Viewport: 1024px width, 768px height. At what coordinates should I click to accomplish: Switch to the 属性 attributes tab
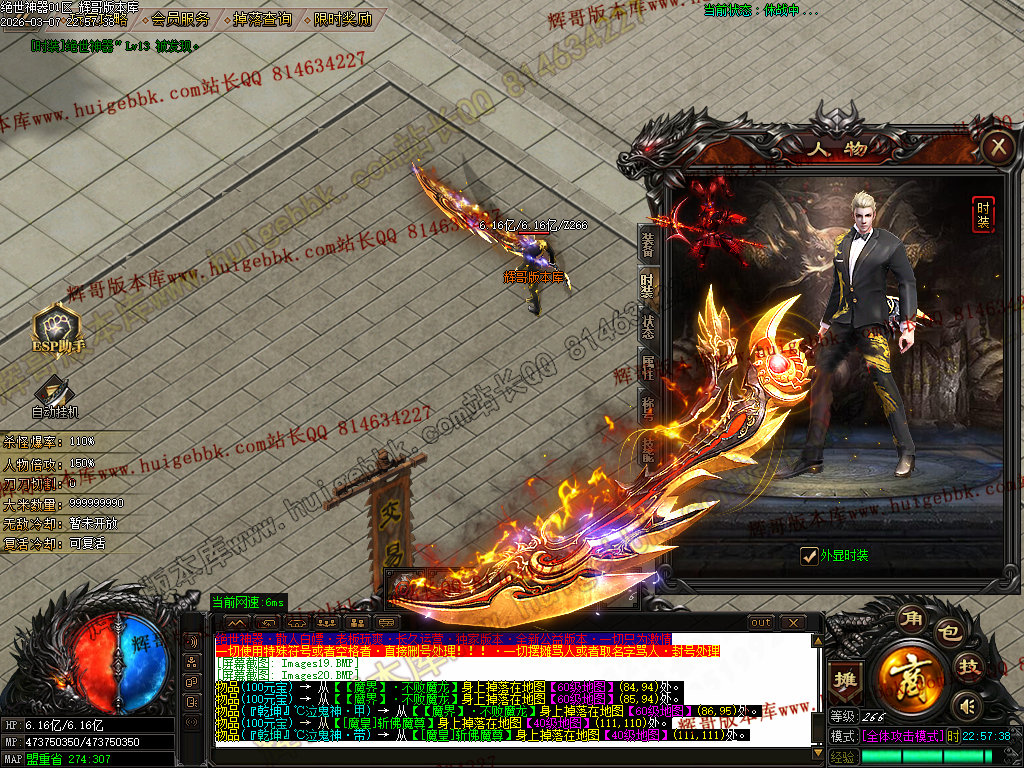click(x=648, y=366)
